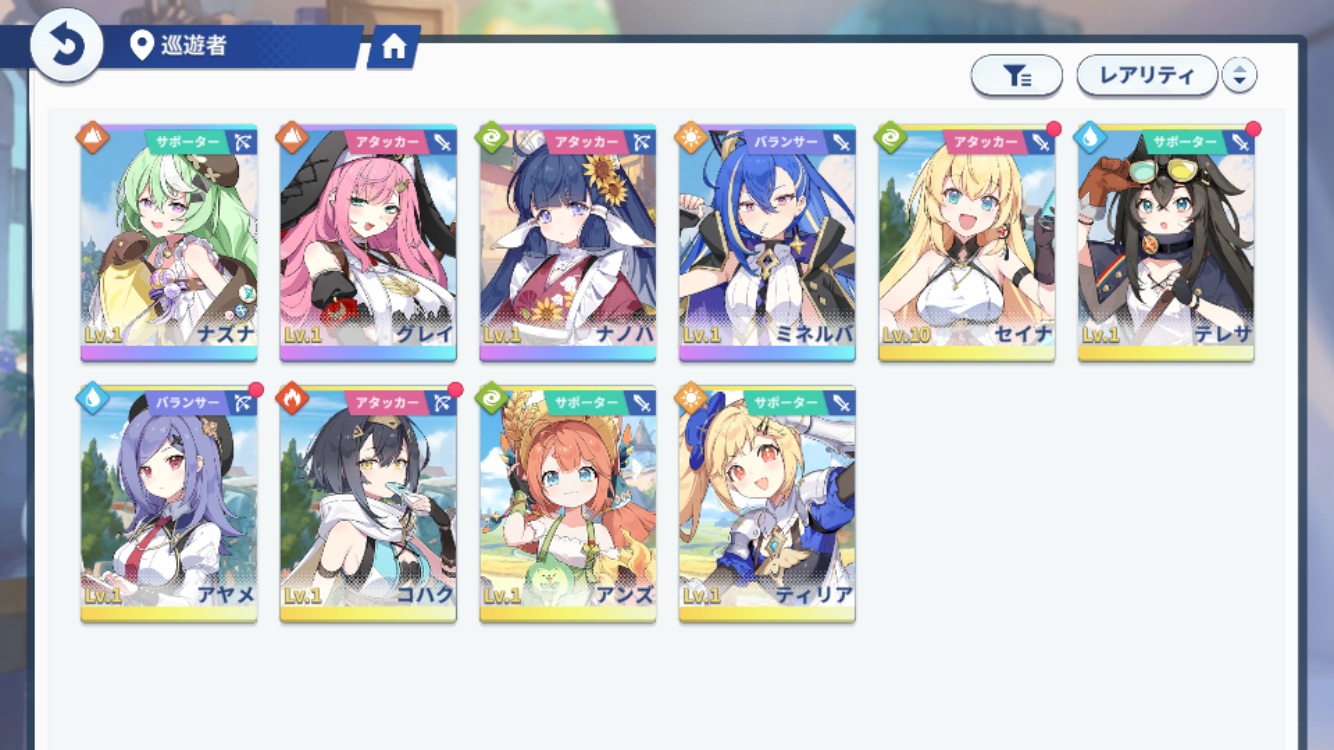Viewport: 1334px width, 750px height.
Task: Open the filter options button
Action: 1016,76
